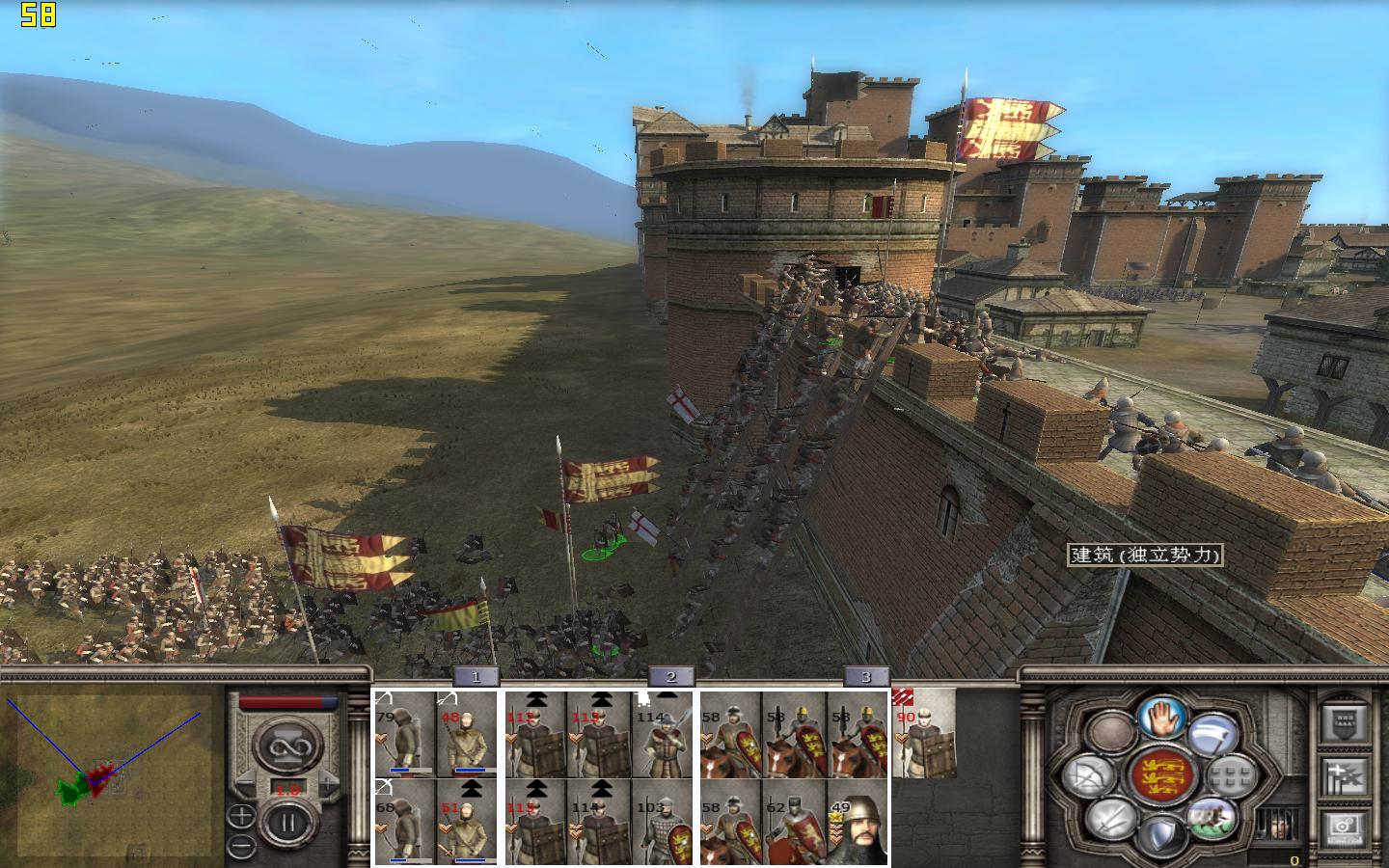Pause the battle with the pause button
This screenshot has height=868, width=1389.
pyautogui.click(x=286, y=826)
